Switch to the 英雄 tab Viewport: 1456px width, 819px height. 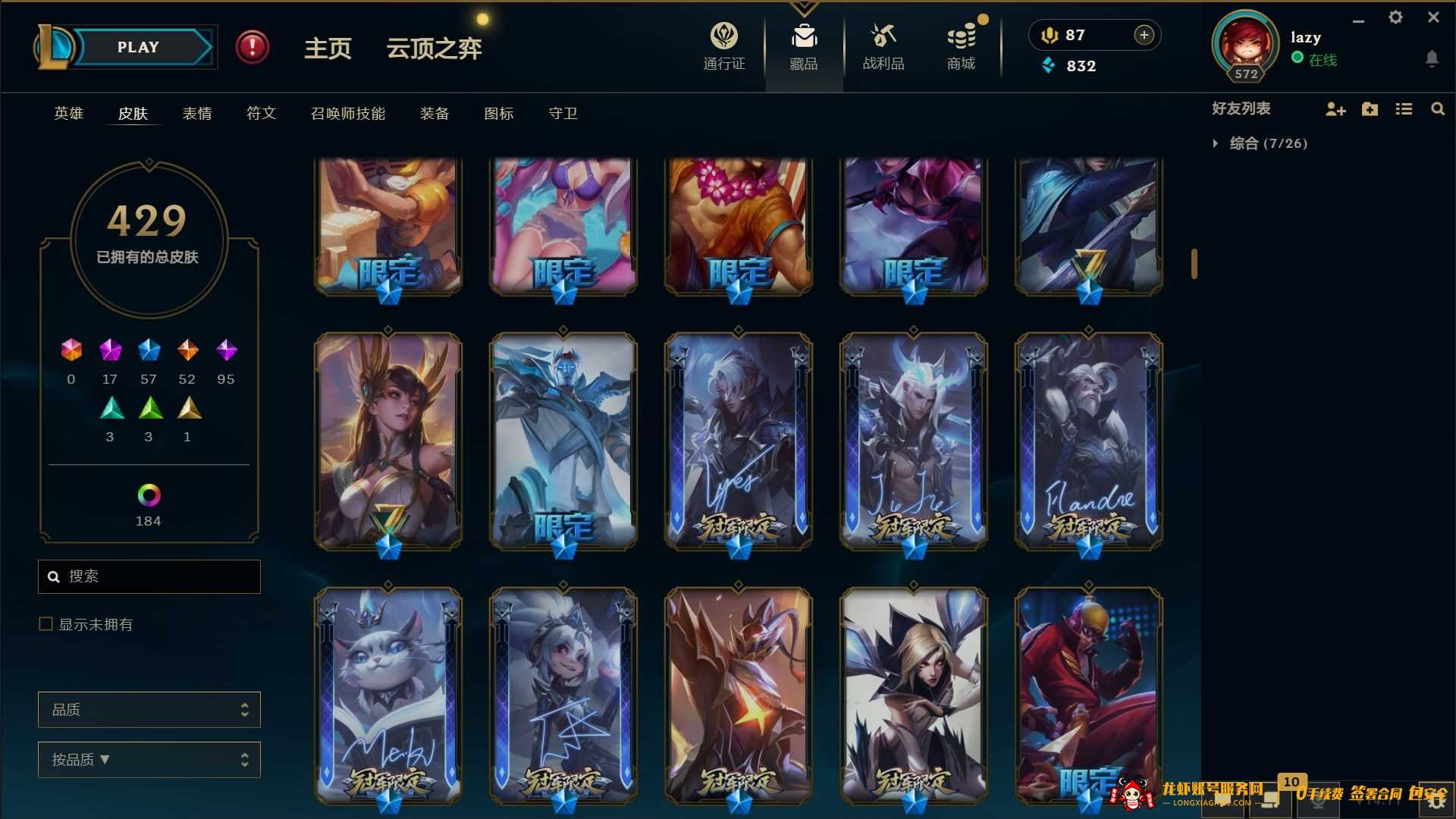point(67,113)
